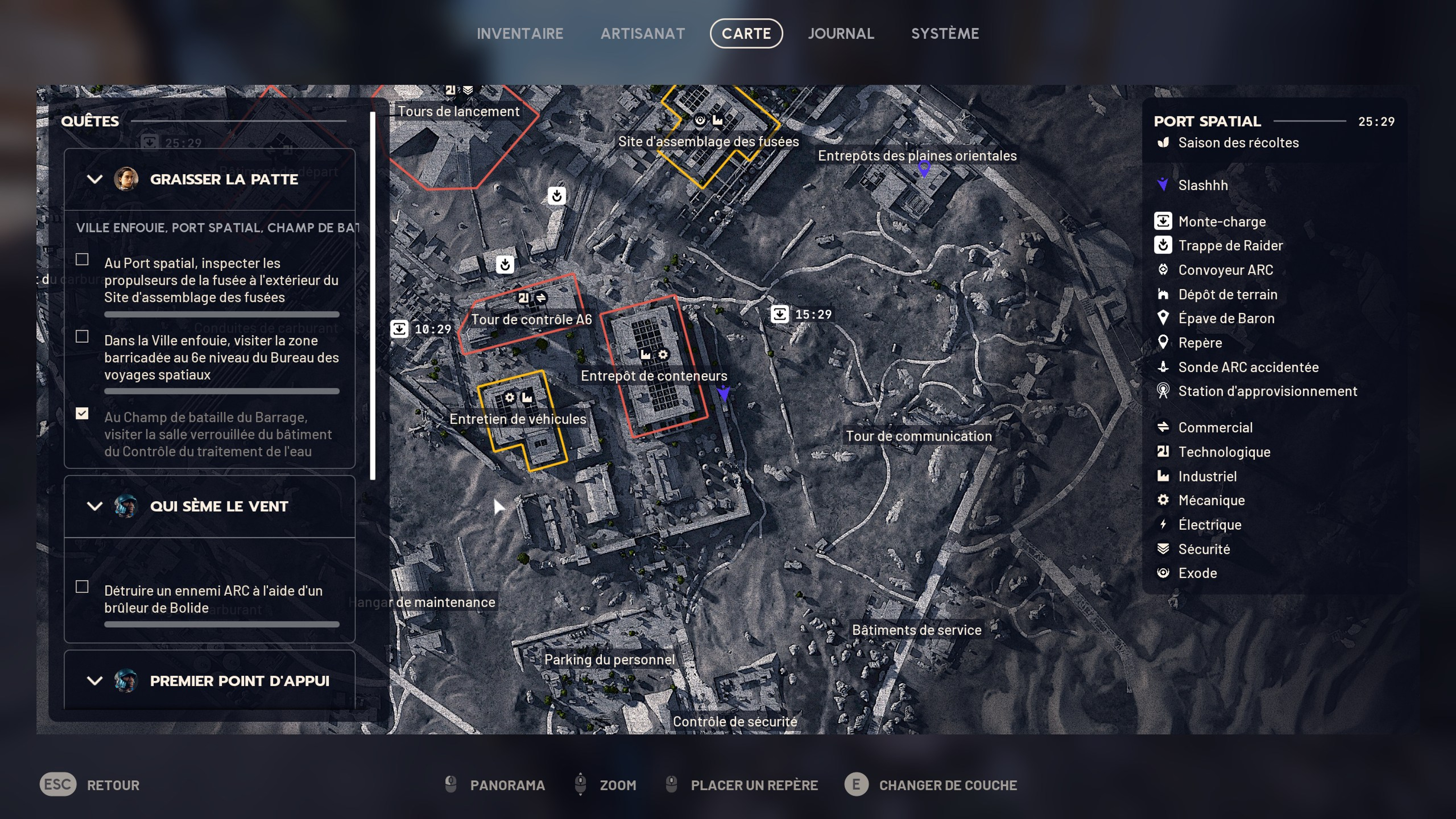Check the objective about inspecting rocket thrusters
This screenshot has width=1456, height=819.
tap(82, 259)
